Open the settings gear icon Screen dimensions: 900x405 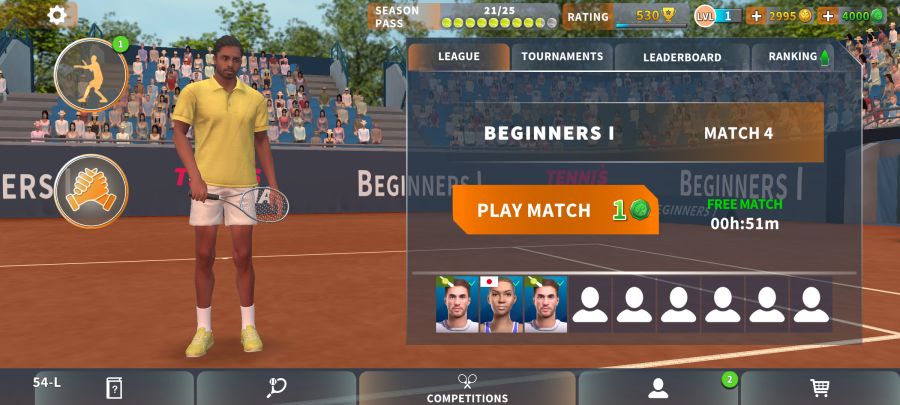click(x=57, y=15)
